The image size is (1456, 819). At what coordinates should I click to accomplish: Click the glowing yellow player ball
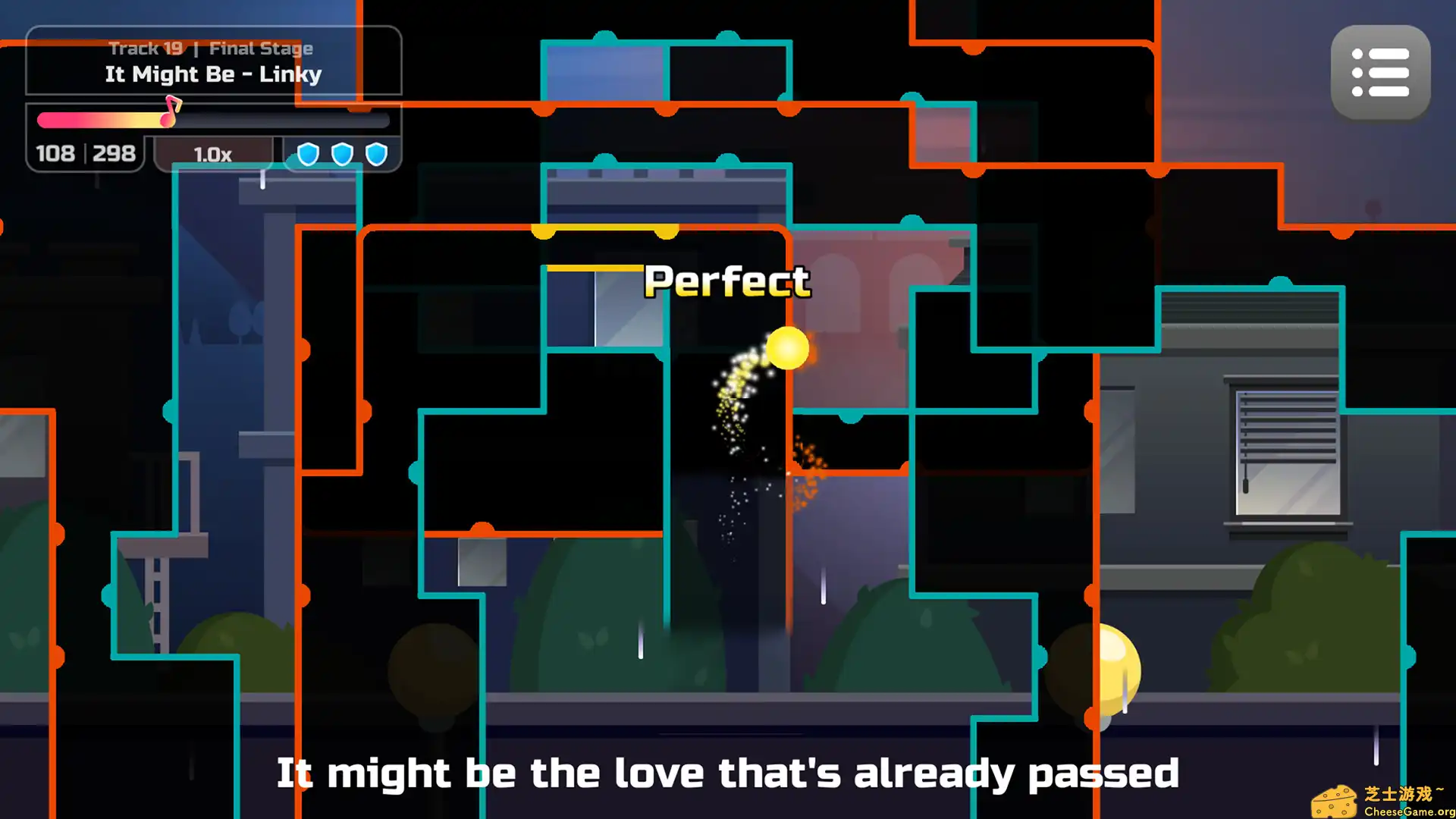click(x=787, y=350)
